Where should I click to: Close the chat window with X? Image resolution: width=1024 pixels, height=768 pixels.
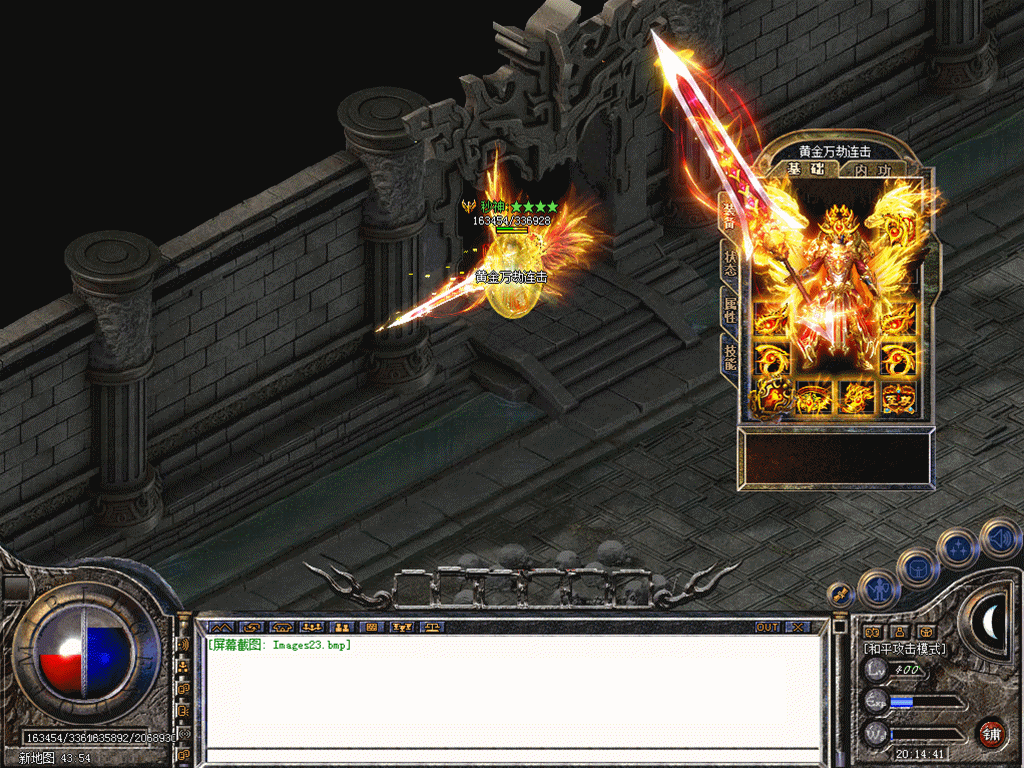(797, 627)
